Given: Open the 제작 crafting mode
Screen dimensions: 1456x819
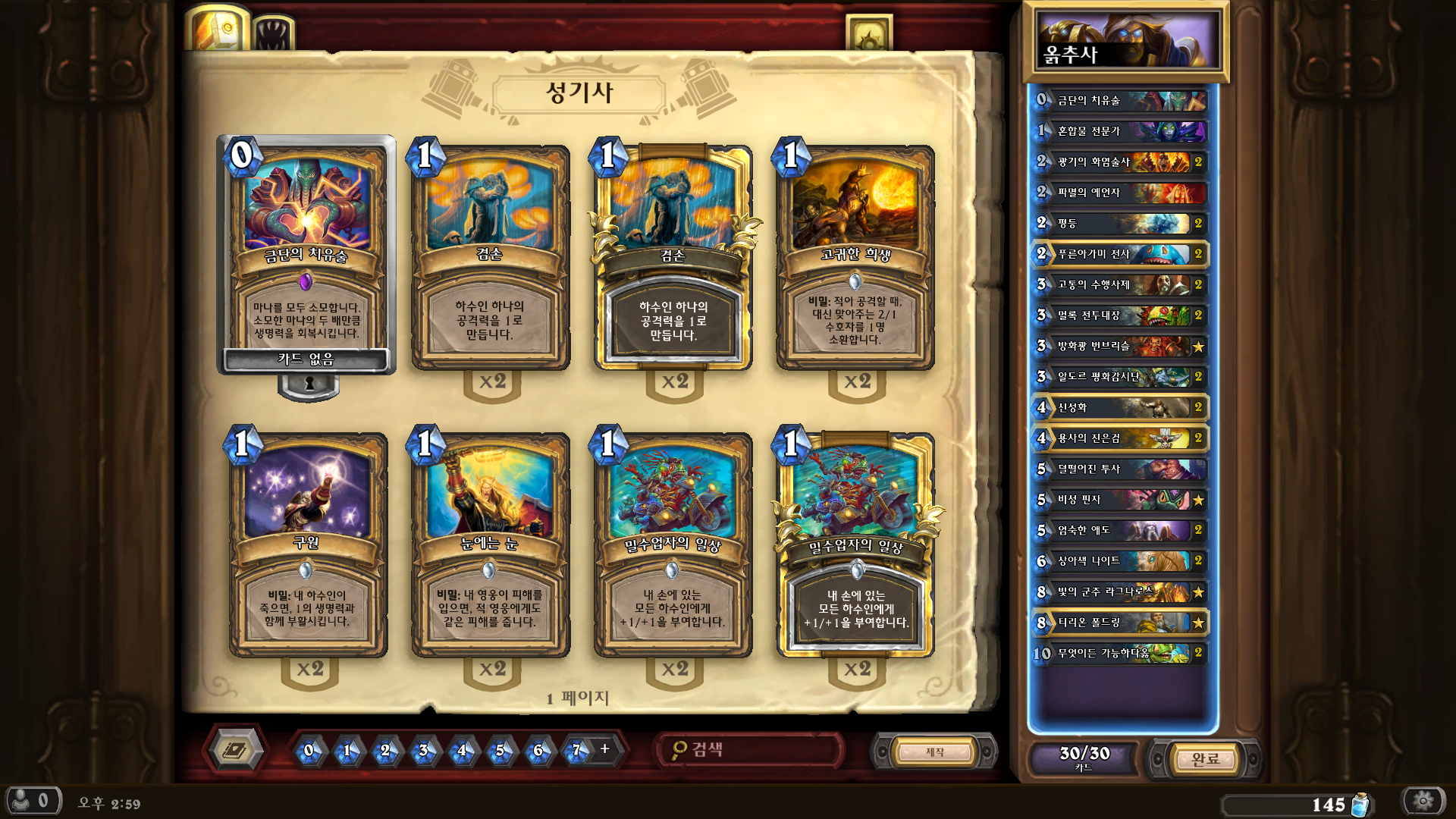Looking at the screenshot, I should (x=934, y=752).
